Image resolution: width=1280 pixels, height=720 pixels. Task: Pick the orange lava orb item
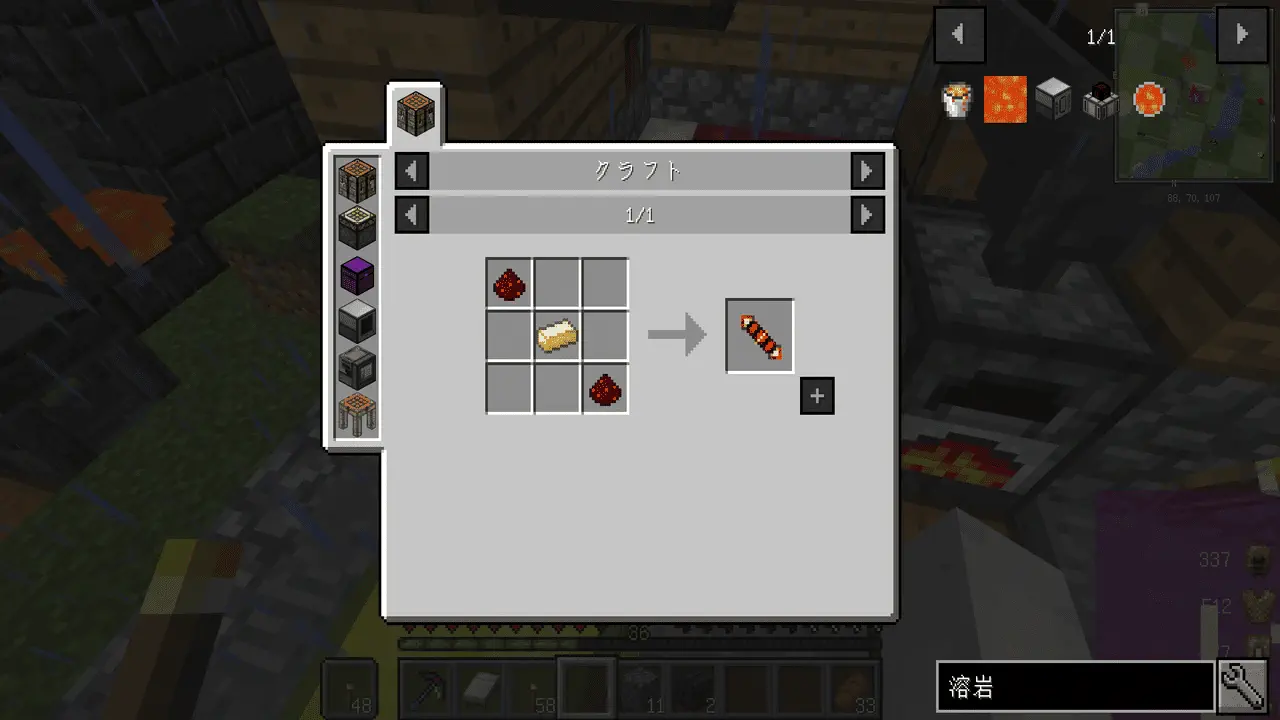click(1149, 100)
